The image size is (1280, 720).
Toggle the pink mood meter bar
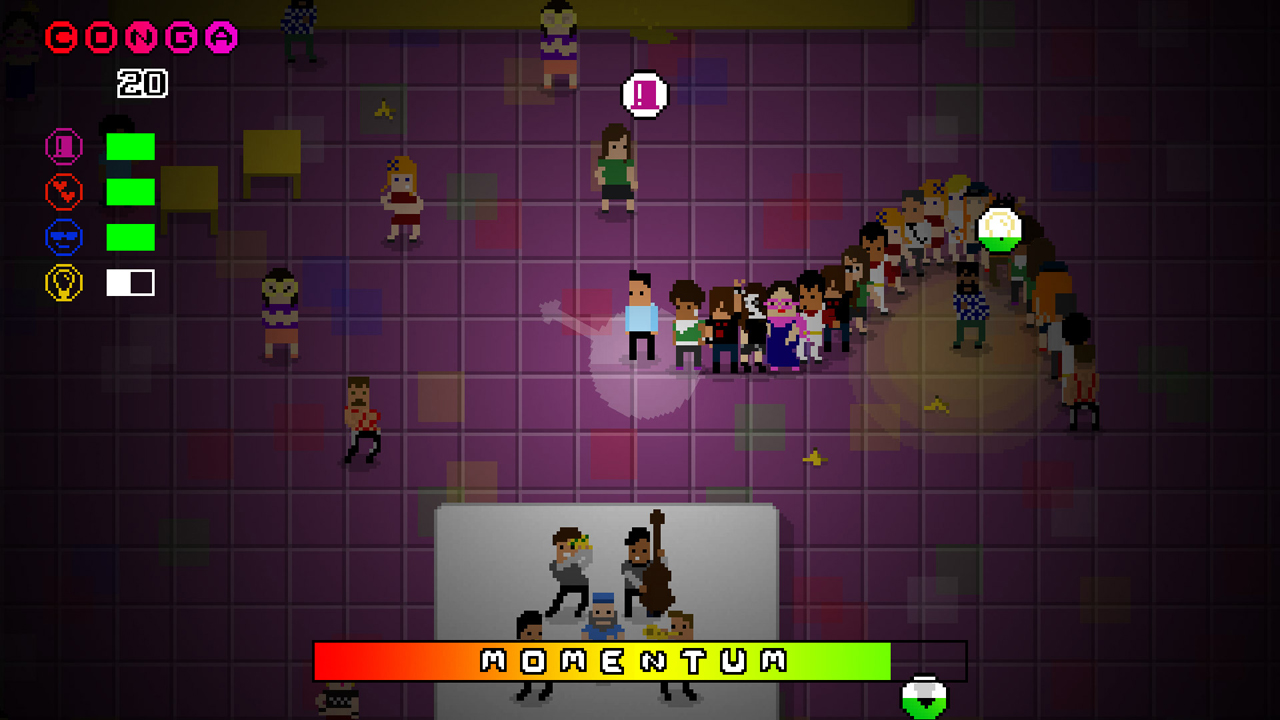(129, 147)
